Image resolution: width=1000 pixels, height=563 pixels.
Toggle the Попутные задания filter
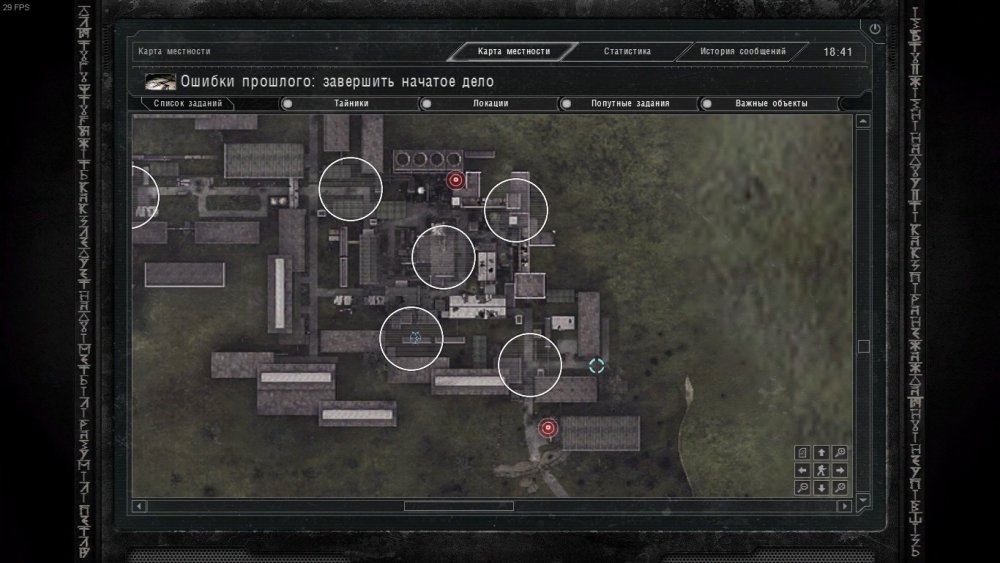point(629,103)
